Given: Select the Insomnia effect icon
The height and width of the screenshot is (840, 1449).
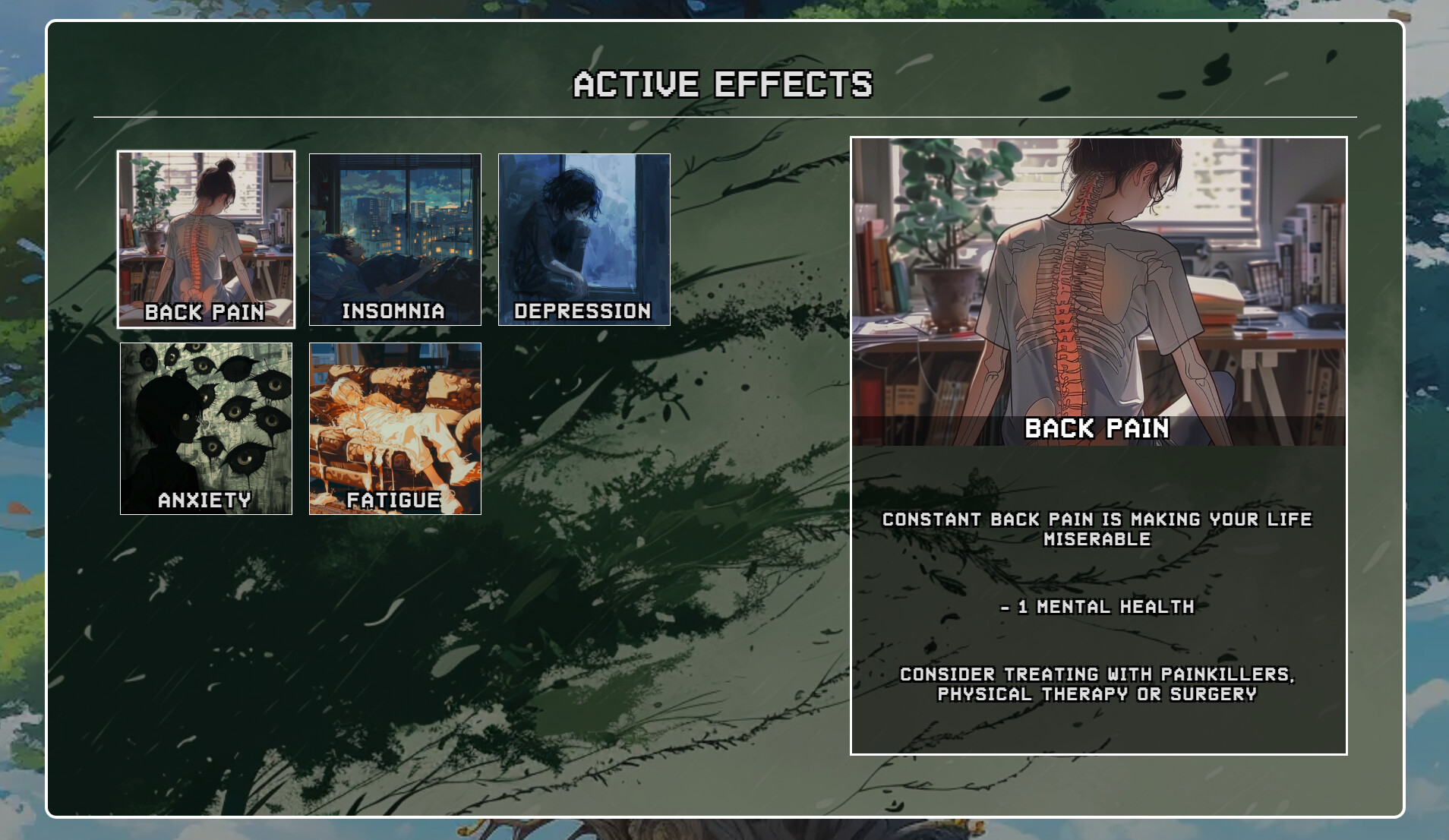Looking at the screenshot, I should (x=395, y=239).
